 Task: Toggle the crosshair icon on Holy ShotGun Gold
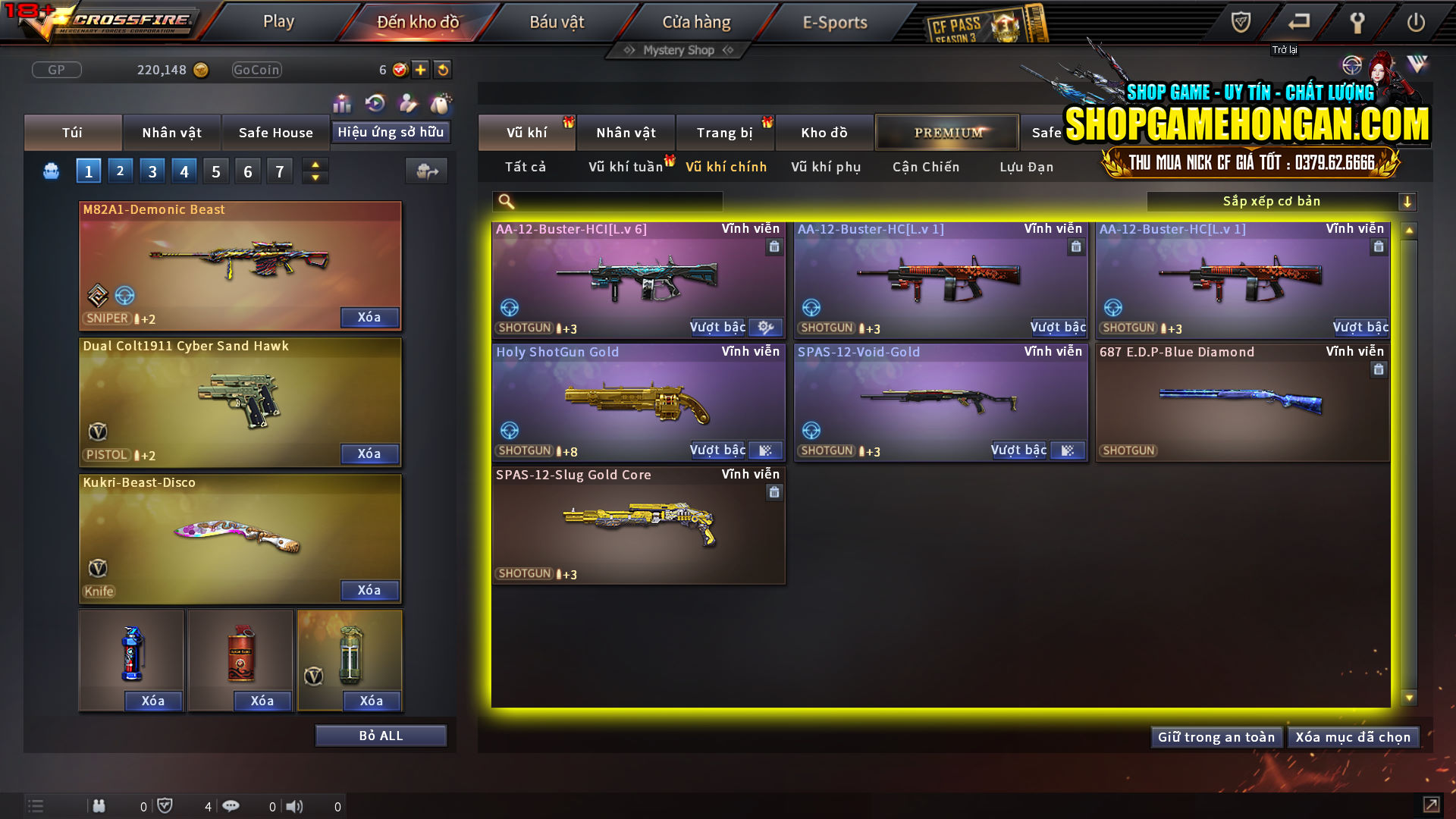(510, 431)
